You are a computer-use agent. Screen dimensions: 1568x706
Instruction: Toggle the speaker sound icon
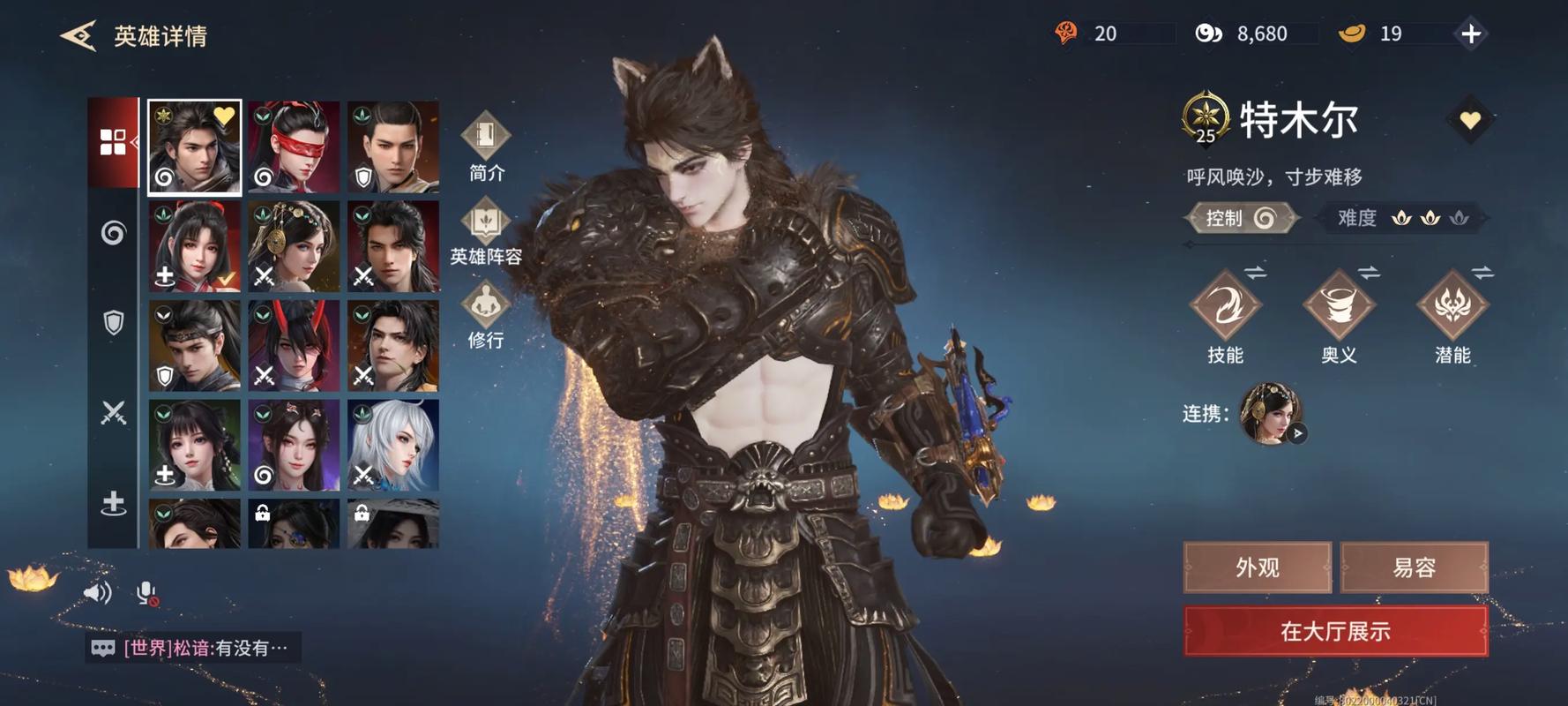[x=97, y=593]
